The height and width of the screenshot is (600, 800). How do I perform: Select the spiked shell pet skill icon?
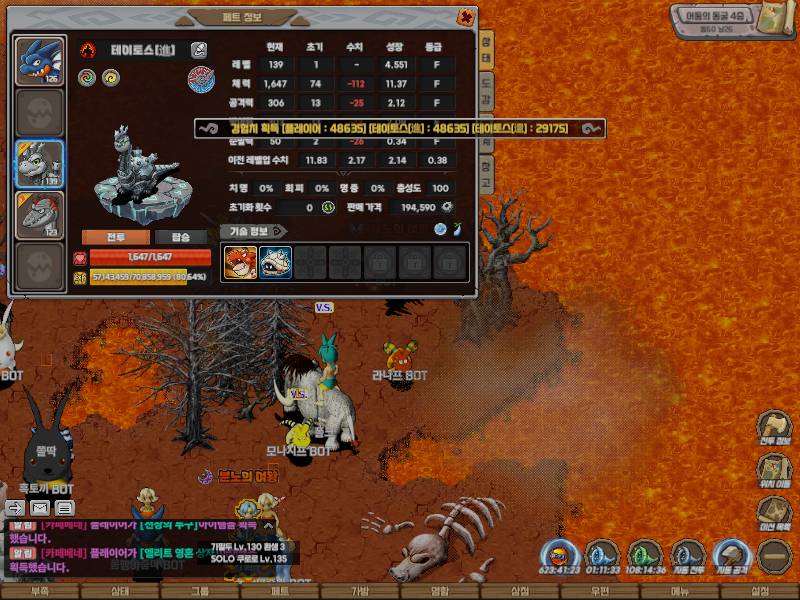click(x=275, y=262)
